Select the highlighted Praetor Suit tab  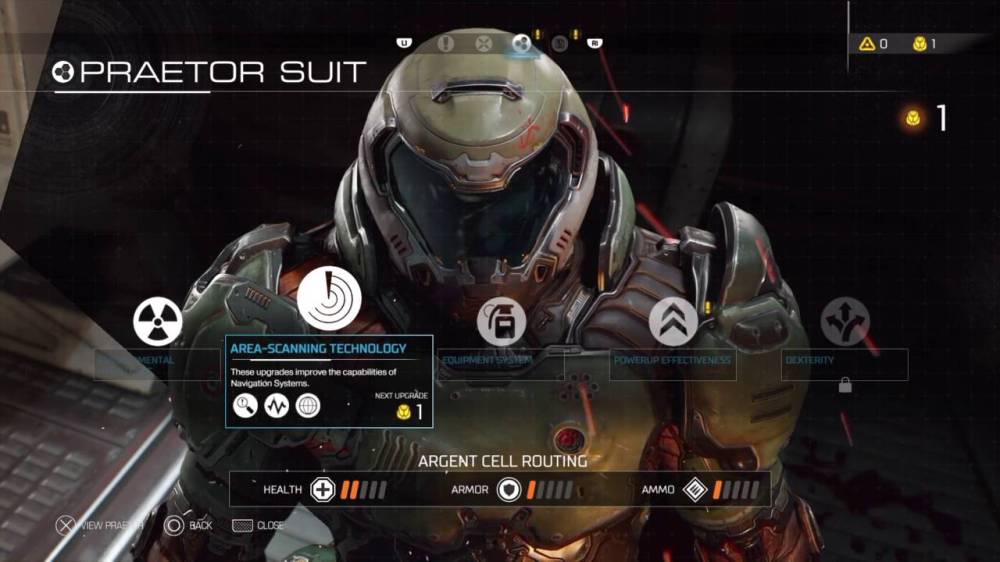pyautogui.click(x=521, y=43)
